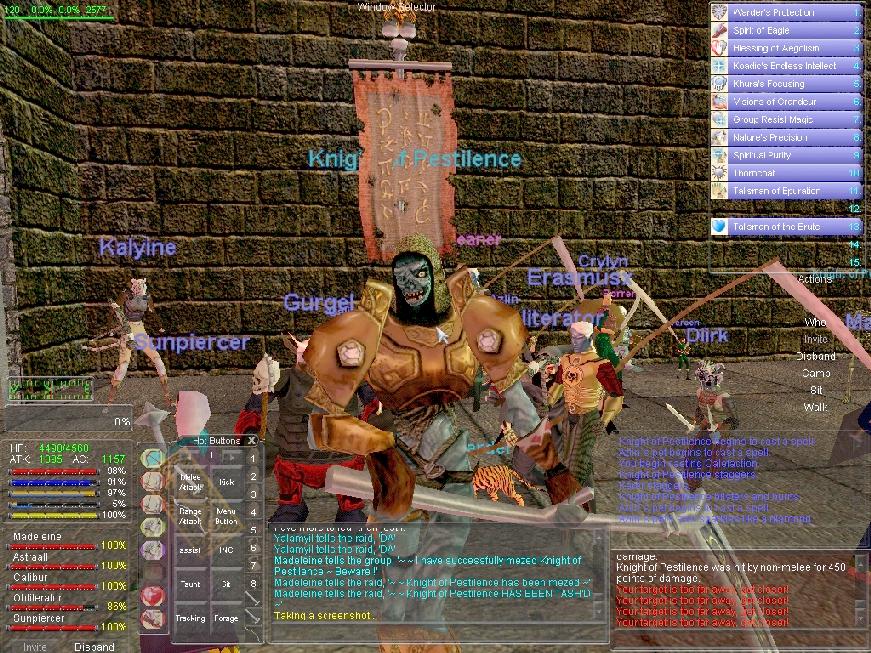Click the Warder's Protection buff
Viewport: 871px width, 653px height.
[x=786, y=13]
